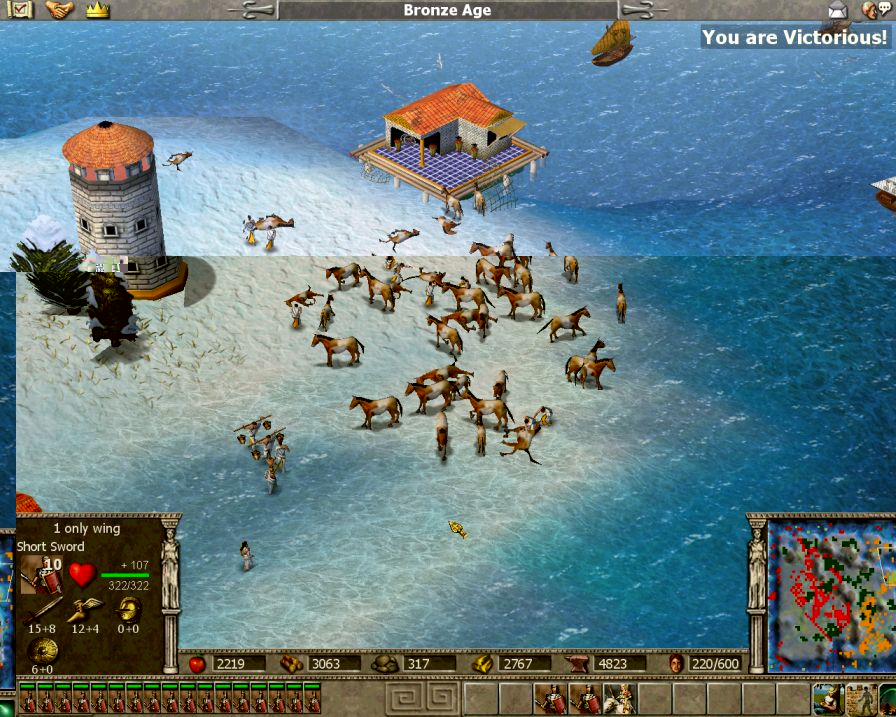Open the diplomacy handshake menu

pos(60,10)
